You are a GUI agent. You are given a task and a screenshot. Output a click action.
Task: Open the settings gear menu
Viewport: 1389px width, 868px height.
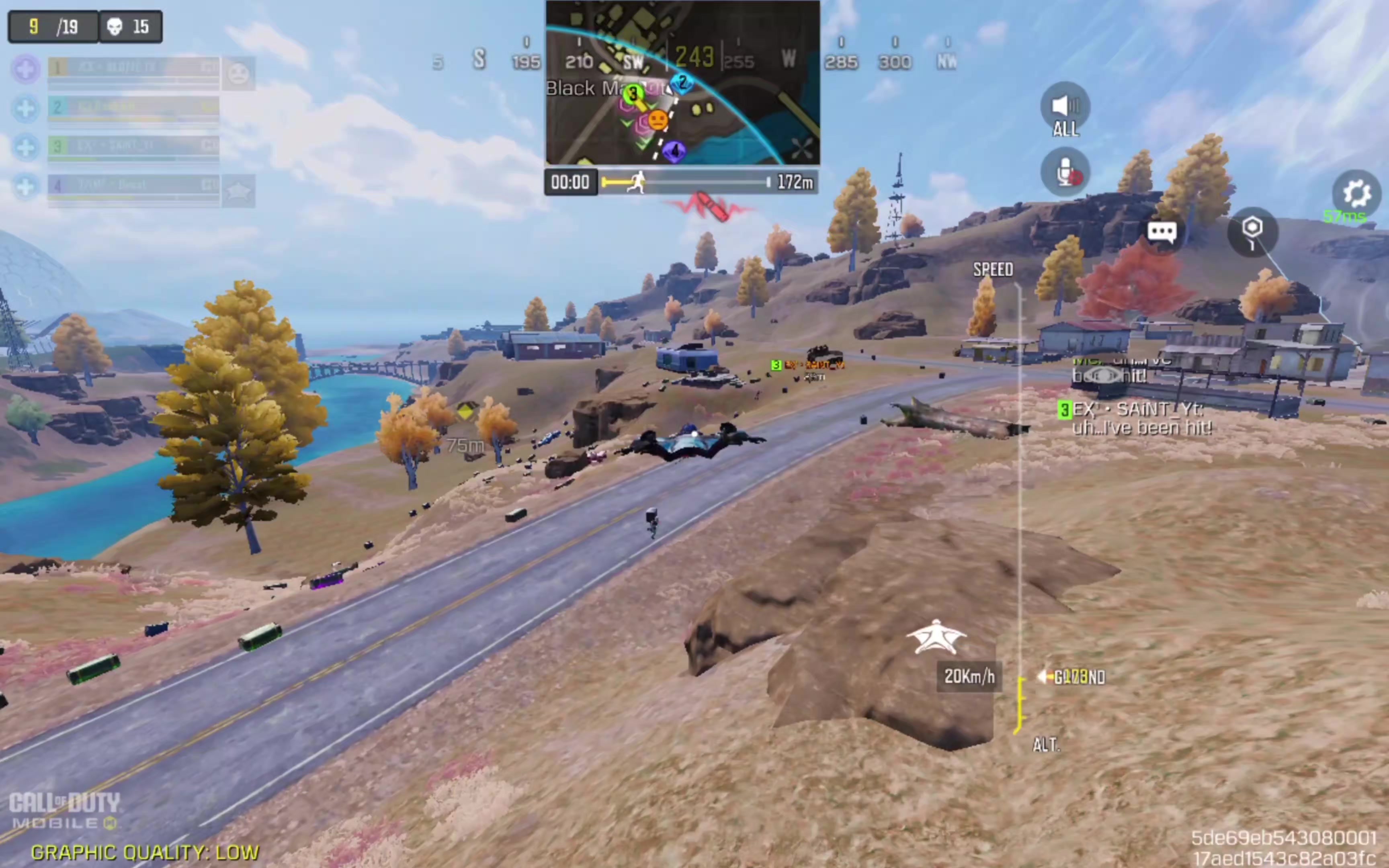(1356, 194)
